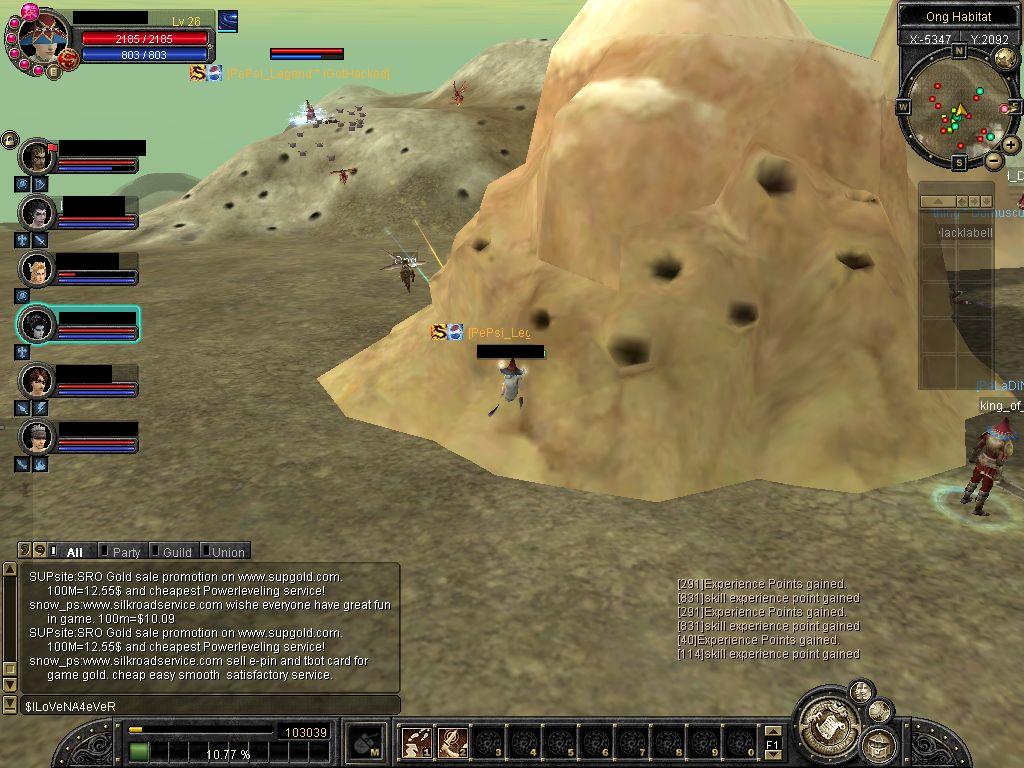Open the world map globe icon
The height and width of the screenshot is (768, 1024).
pyautogui.click(x=1005, y=58)
